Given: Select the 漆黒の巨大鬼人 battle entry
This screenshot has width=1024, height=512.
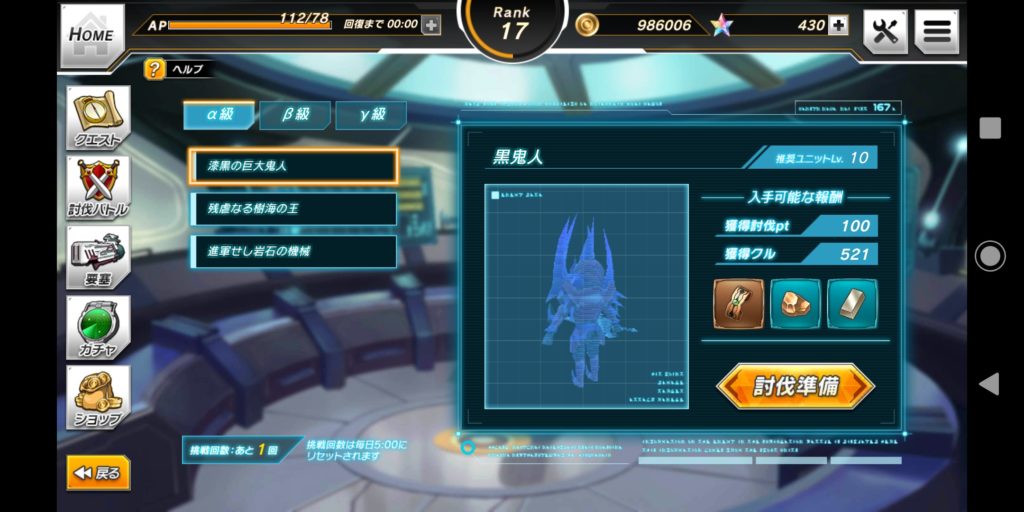Looking at the screenshot, I should [x=294, y=166].
